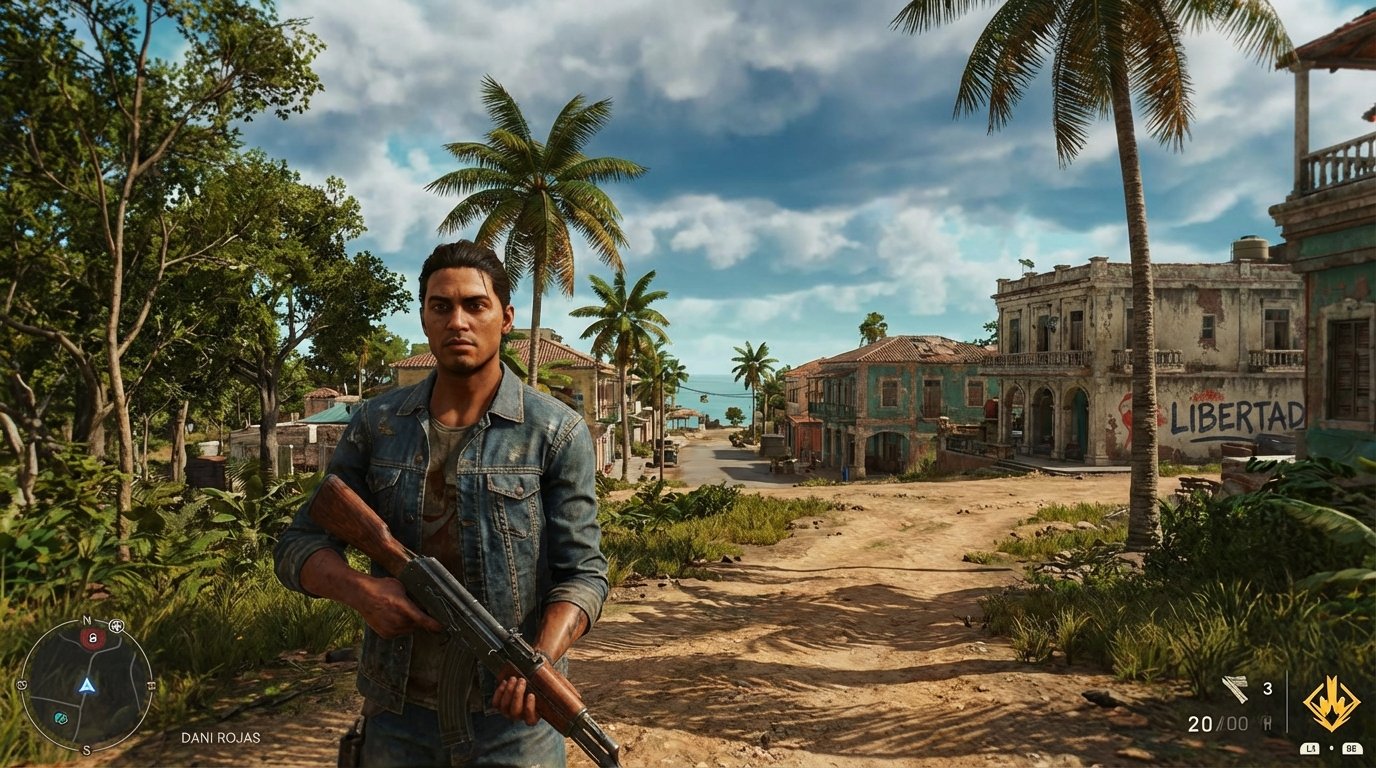Click the divider between ammo and emblem
This screenshot has width=1376, height=768.
[1287, 701]
